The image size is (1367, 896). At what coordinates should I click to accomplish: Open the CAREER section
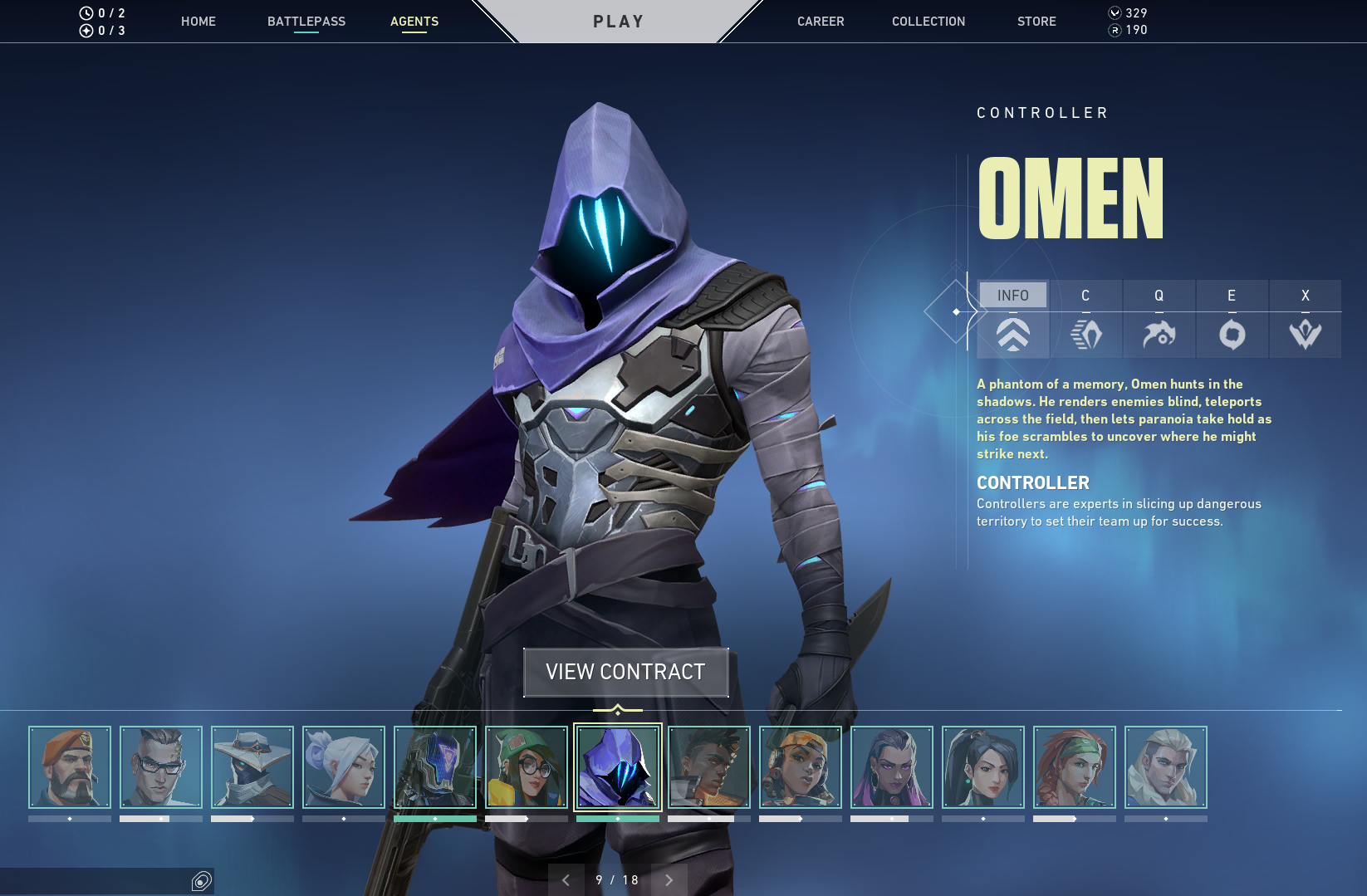tap(820, 22)
